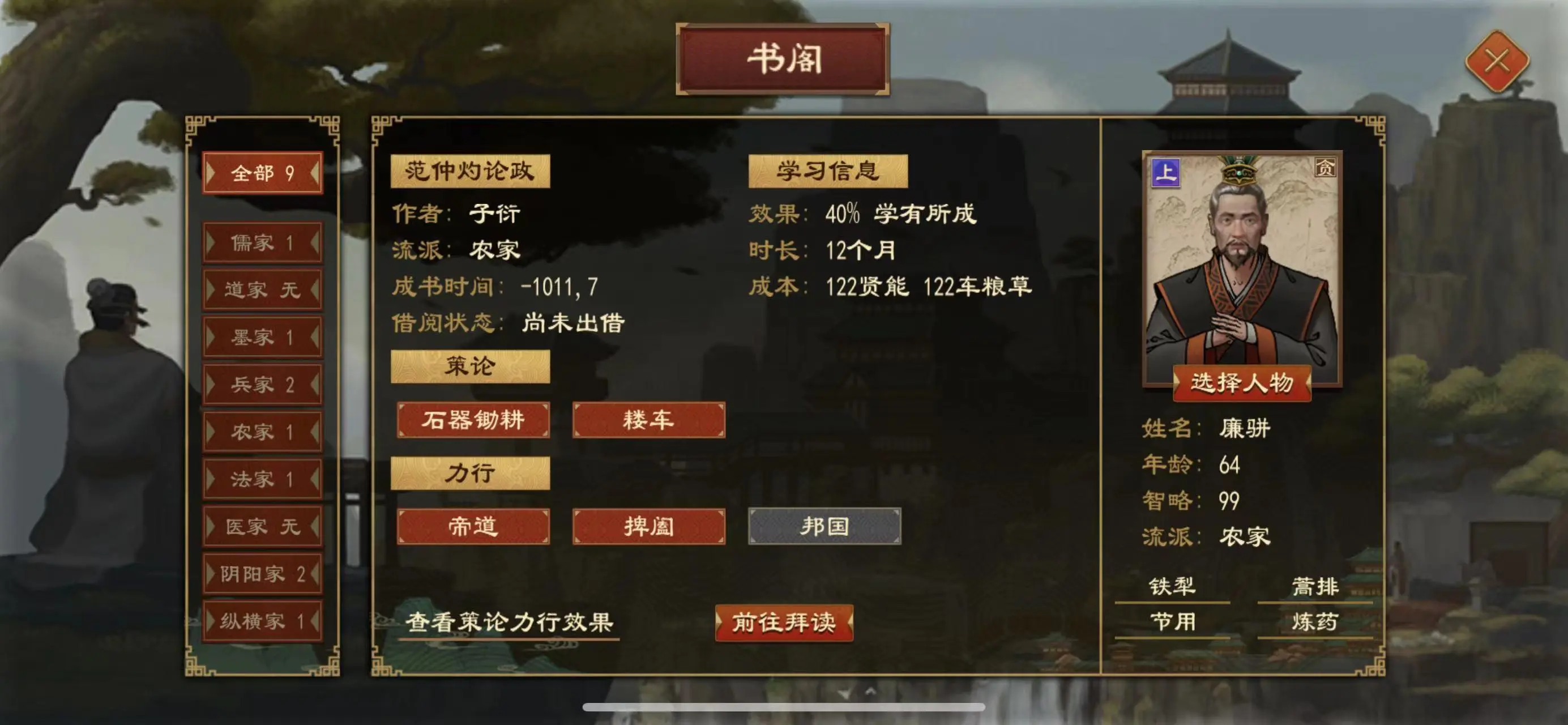Expand the 兵家 2 book list
The image size is (1568, 725).
coord(263,383)
